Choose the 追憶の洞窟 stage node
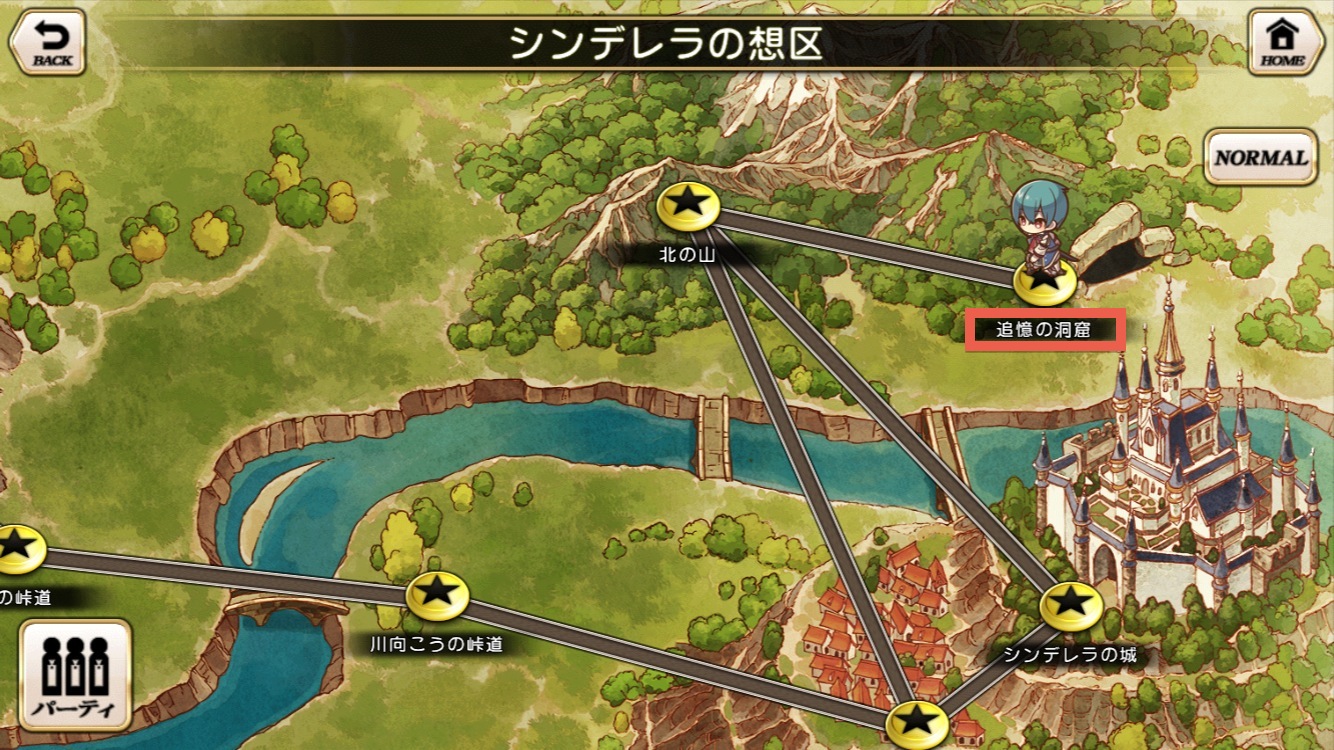The width and height of the screenshot is (1334, 750). pos(1044,283)
